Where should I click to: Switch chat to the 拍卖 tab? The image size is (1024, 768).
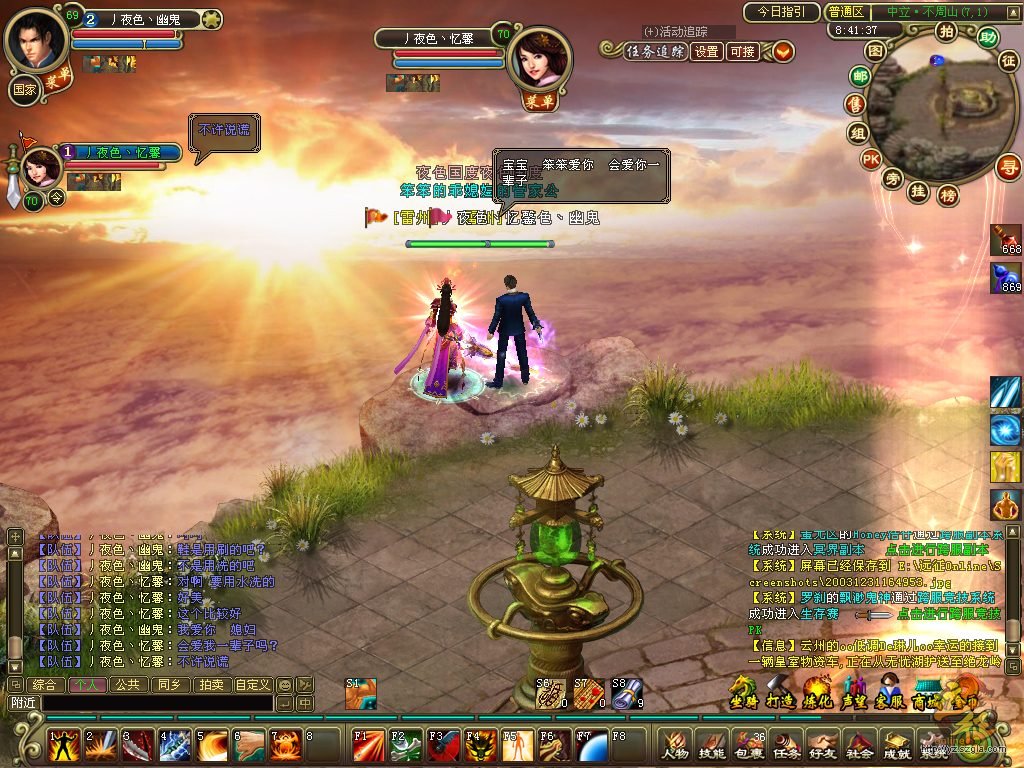point(210,685)
